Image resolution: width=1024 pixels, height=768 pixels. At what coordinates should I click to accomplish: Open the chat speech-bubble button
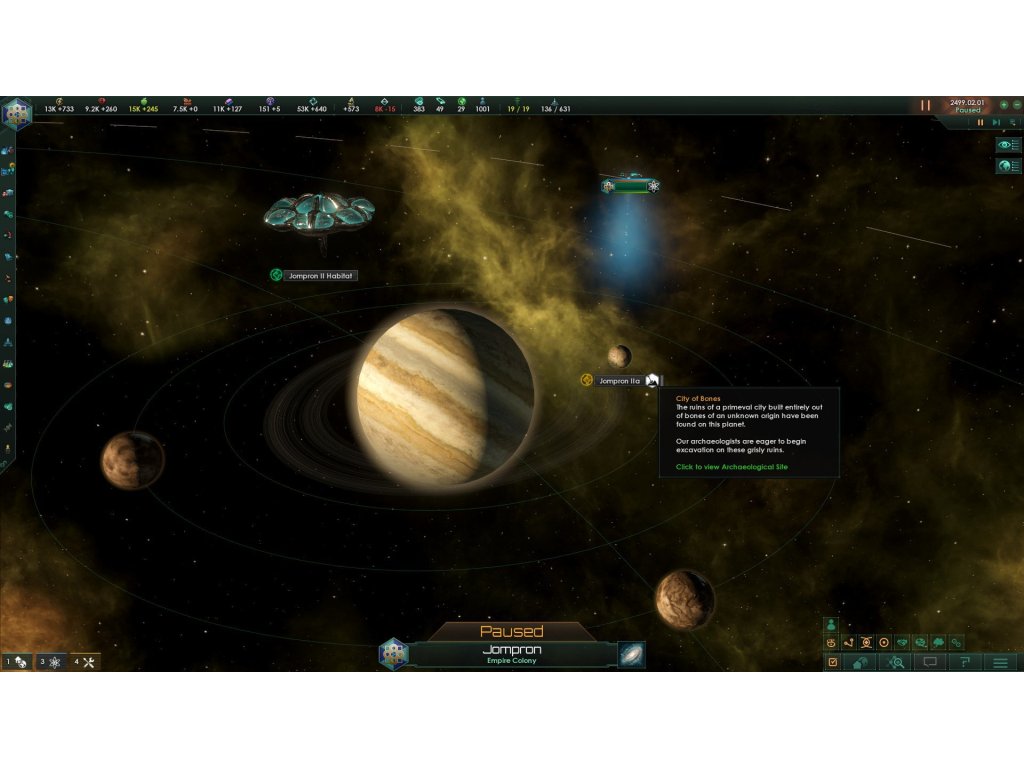(x=930, y=662)
